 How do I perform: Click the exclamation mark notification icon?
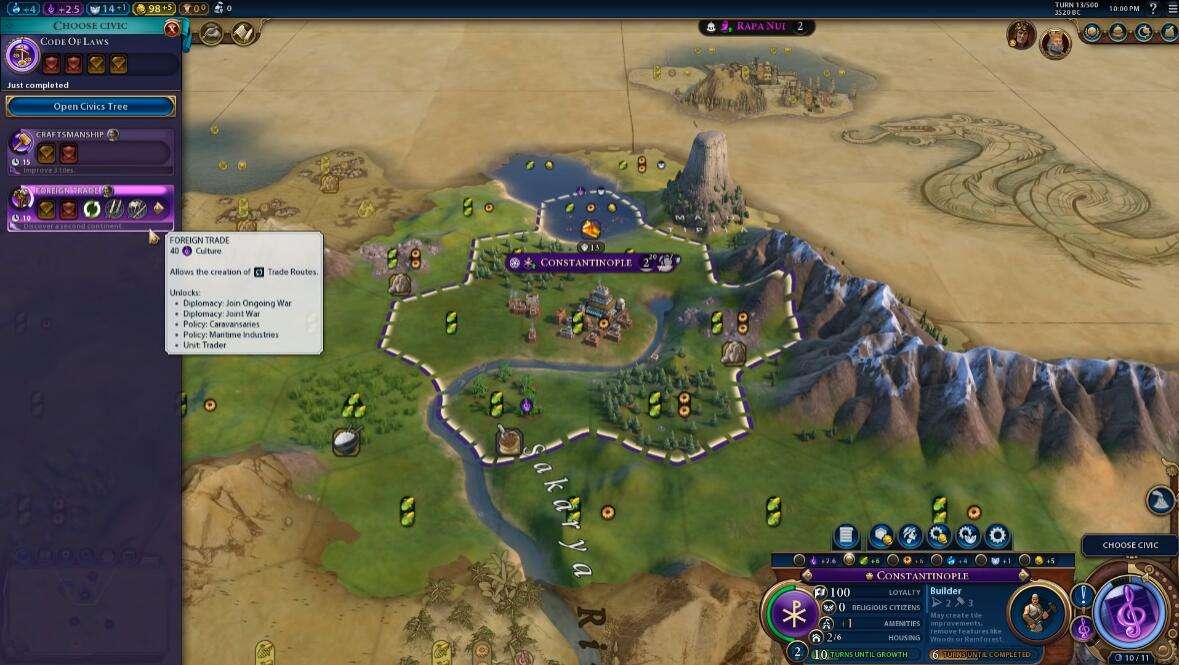pyautogui.click(x=1082, y=597)
